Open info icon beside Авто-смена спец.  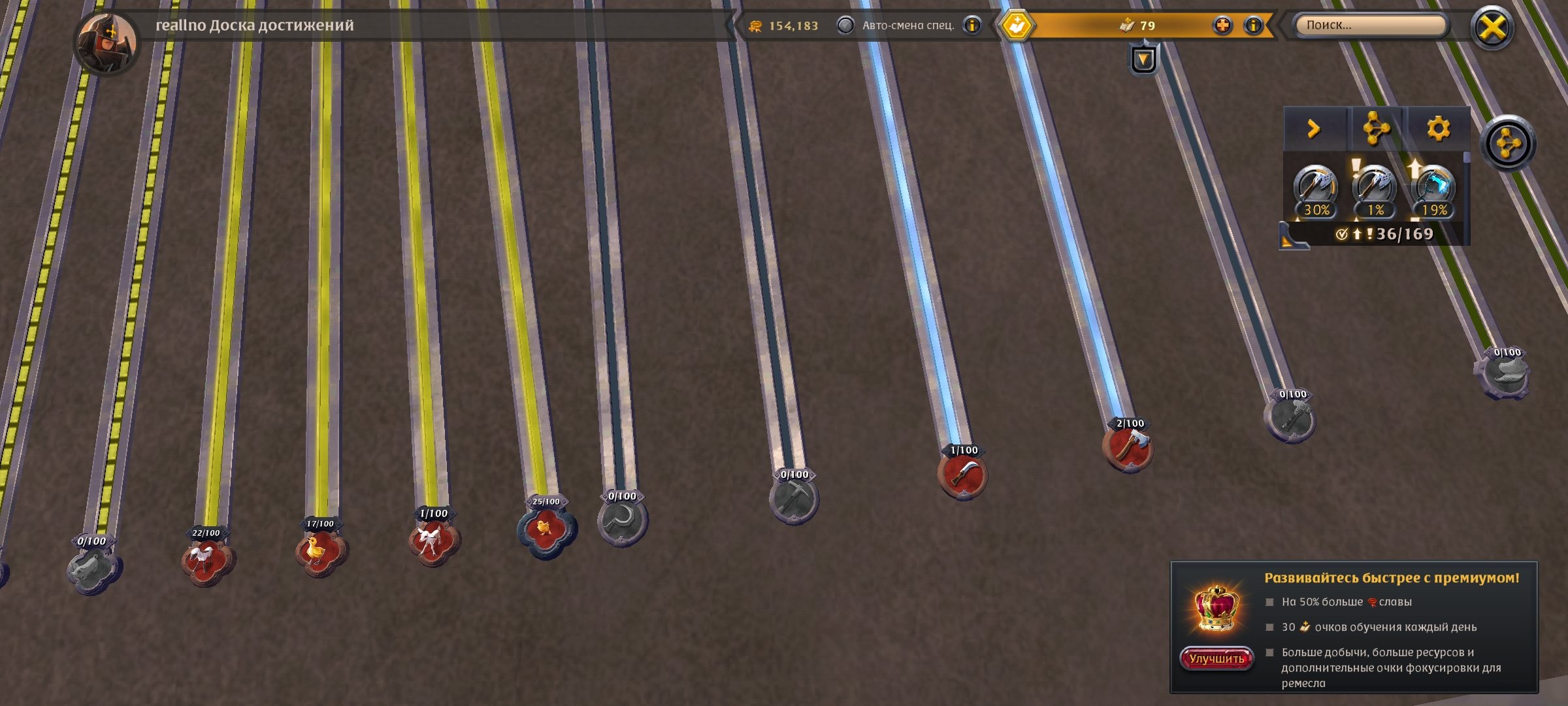(972, 25)
